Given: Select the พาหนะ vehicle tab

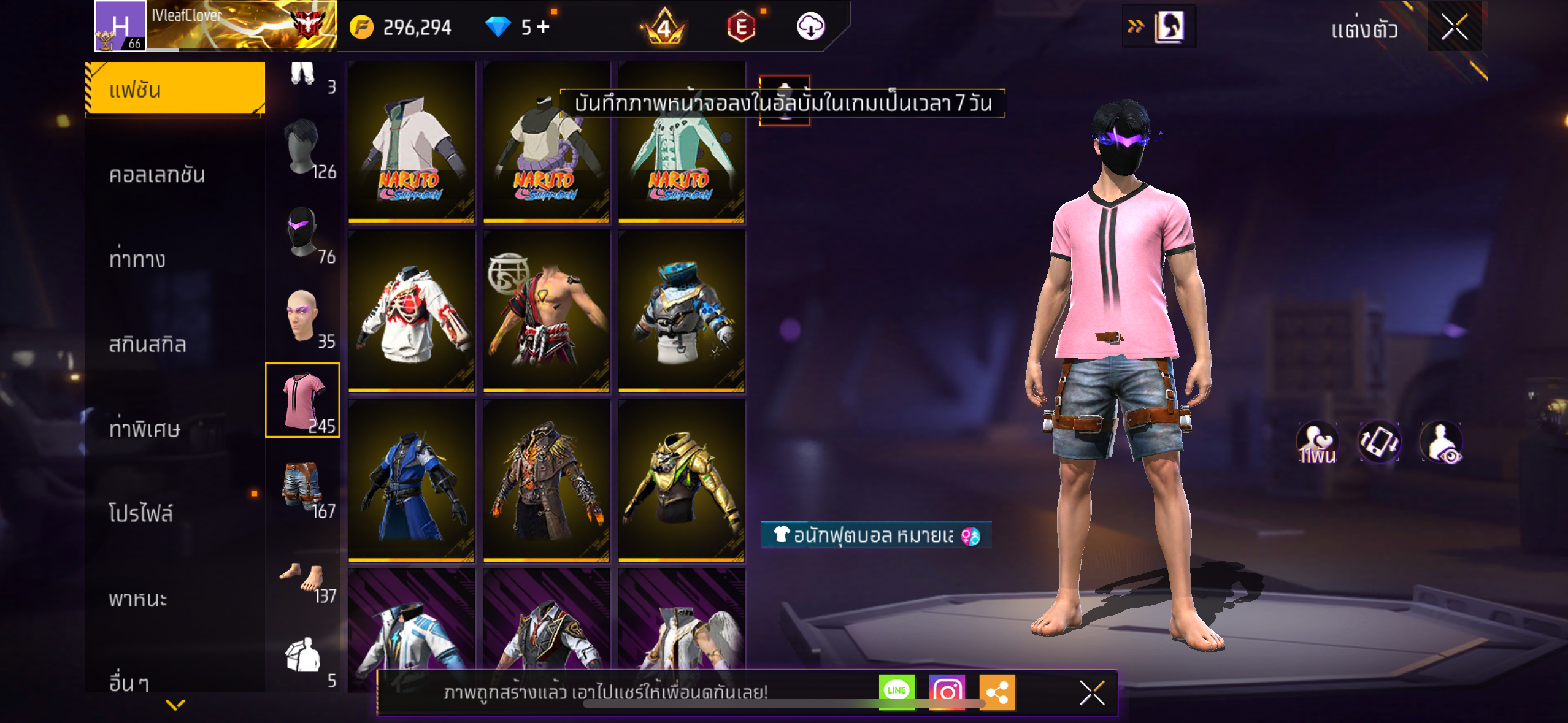Looking at the screenshot, I should tap(138, 598).
